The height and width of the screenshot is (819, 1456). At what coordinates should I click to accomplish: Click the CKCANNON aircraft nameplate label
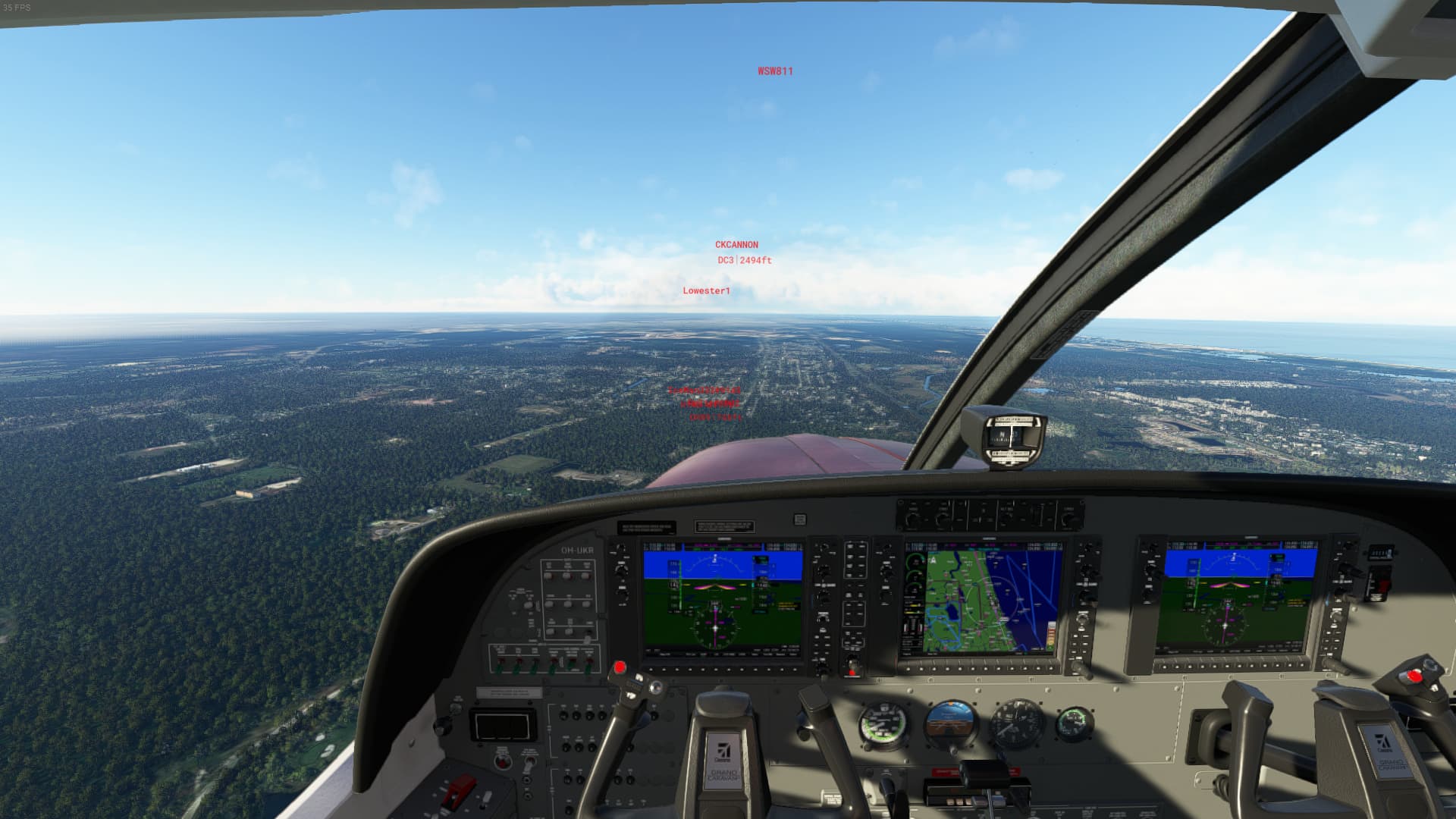point(737,244)
